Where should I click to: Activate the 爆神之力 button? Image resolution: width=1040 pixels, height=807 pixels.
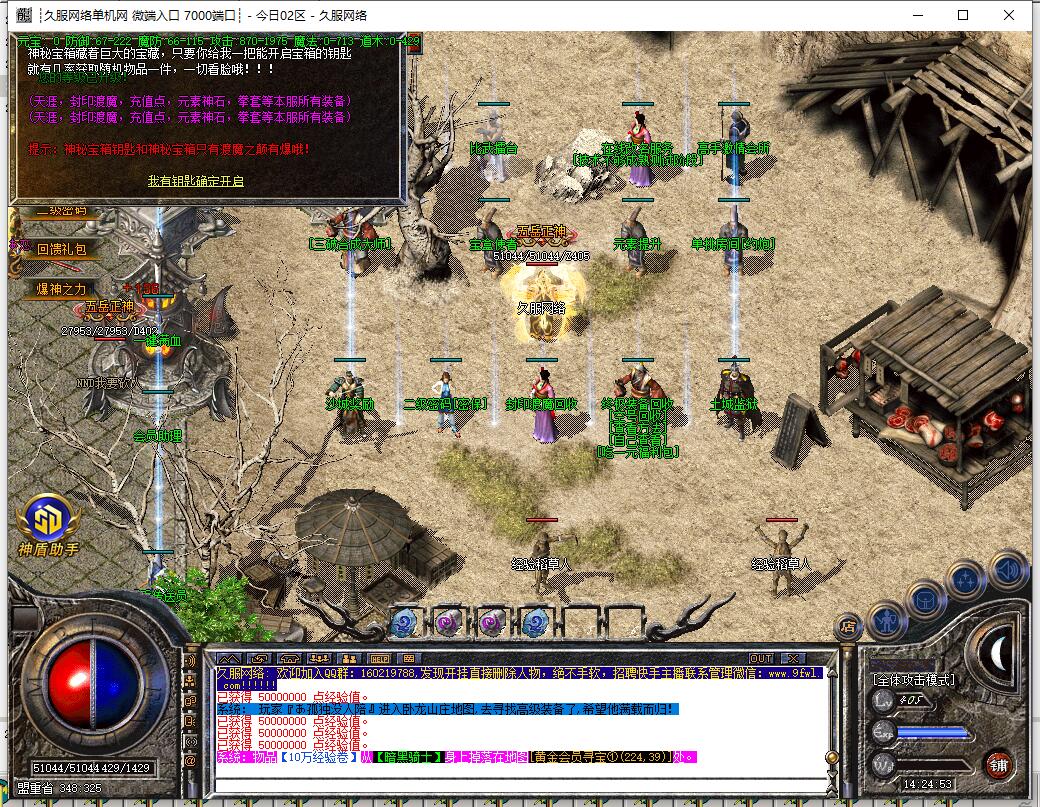tap(62, 289)
